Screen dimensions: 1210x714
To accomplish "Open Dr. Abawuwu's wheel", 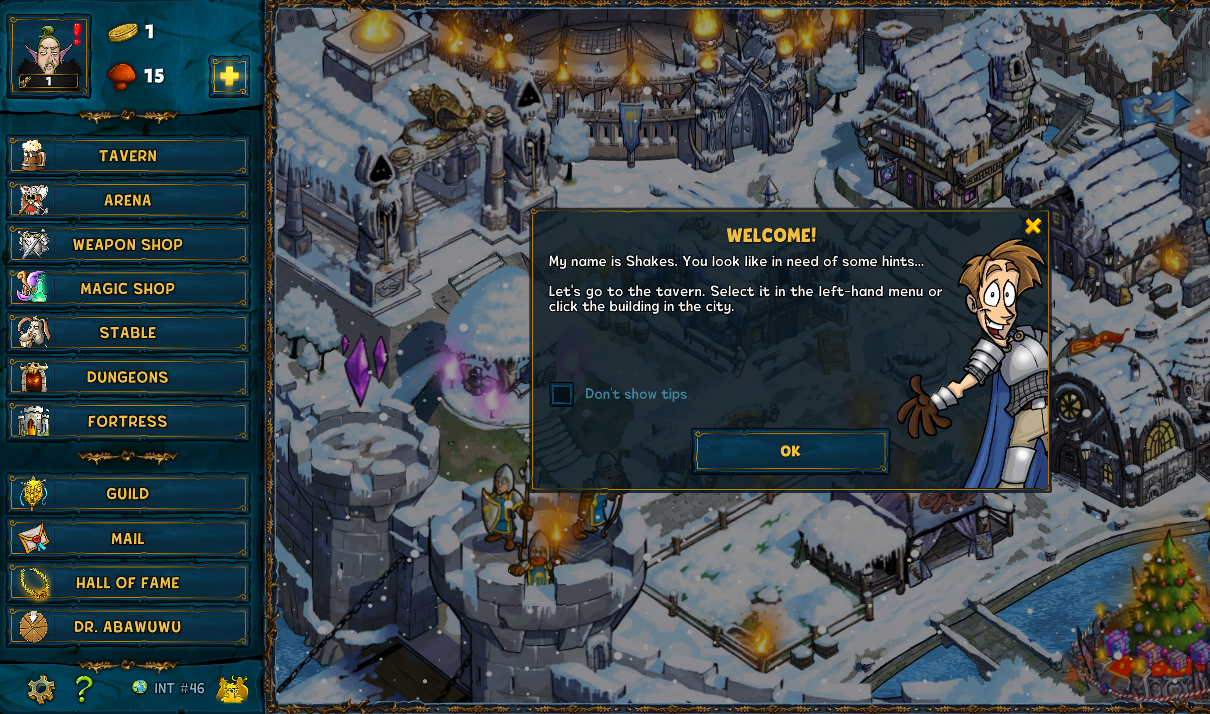I will [128, 627].
